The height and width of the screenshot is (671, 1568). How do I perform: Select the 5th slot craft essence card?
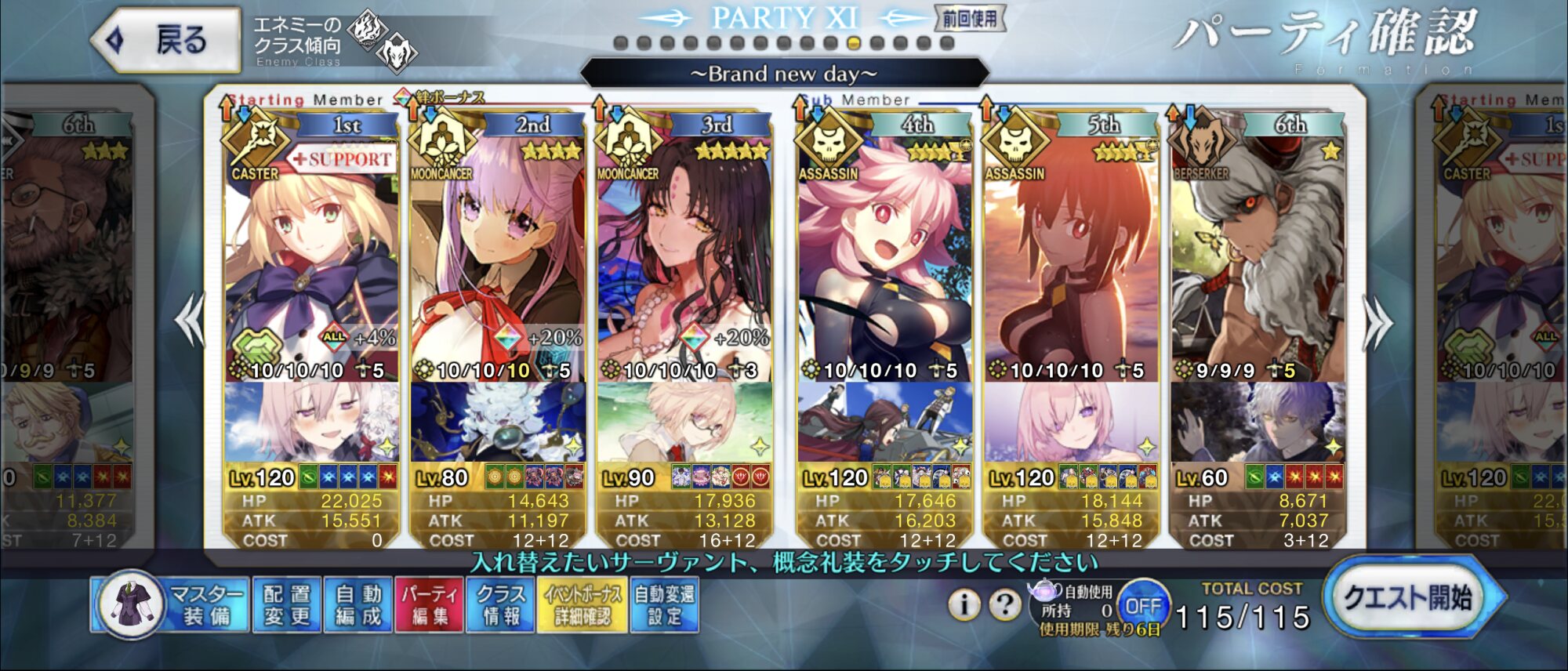[x=1071, y=422]
